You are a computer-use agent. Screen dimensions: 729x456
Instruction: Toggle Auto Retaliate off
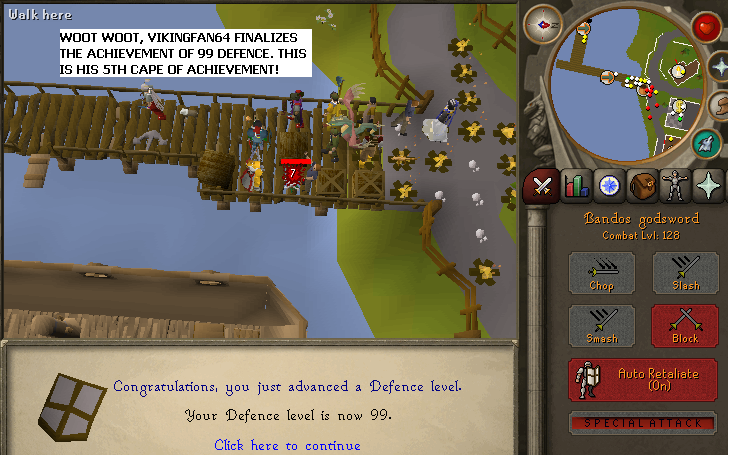[x=643, y=380]
